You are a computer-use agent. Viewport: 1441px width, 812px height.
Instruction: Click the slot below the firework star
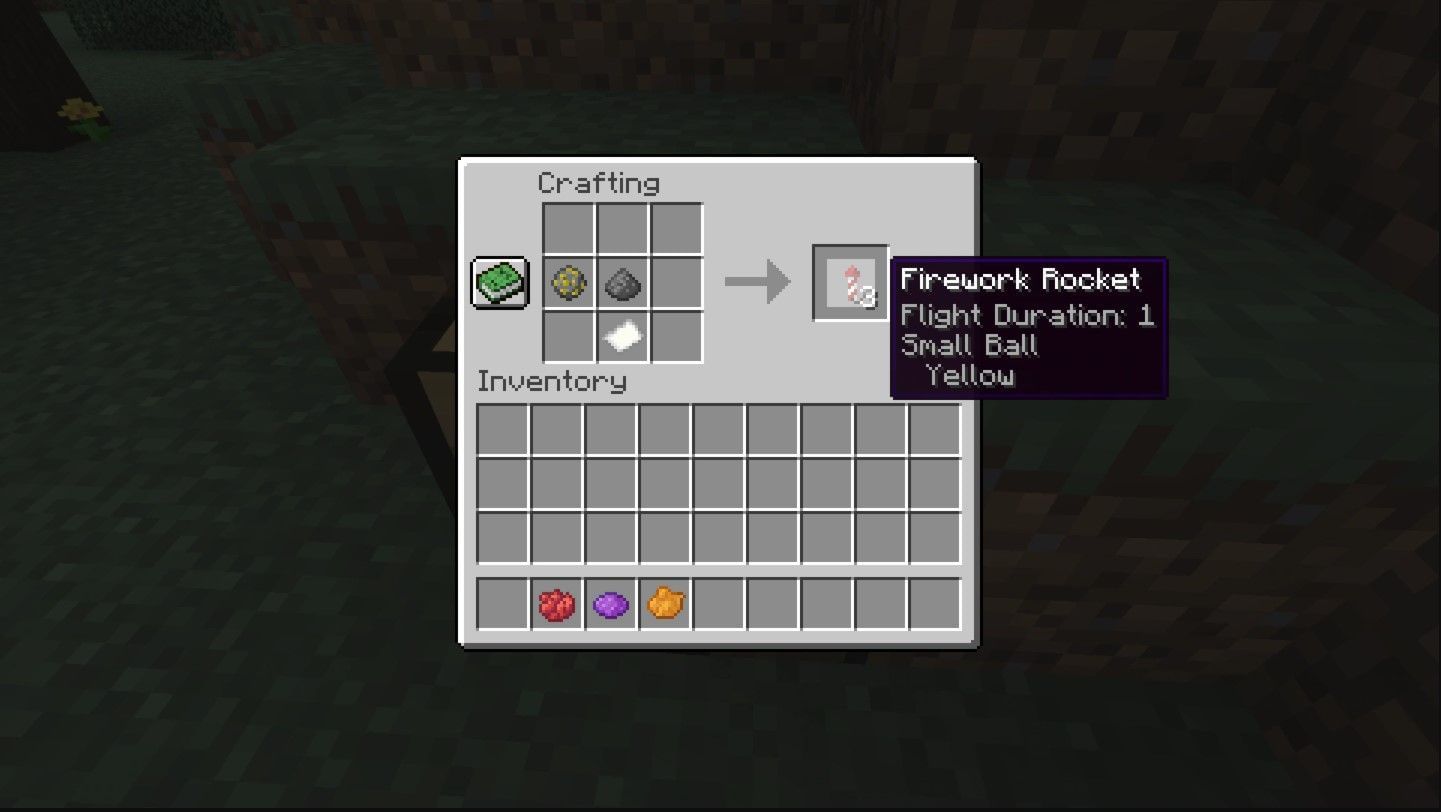pos(568,338)
